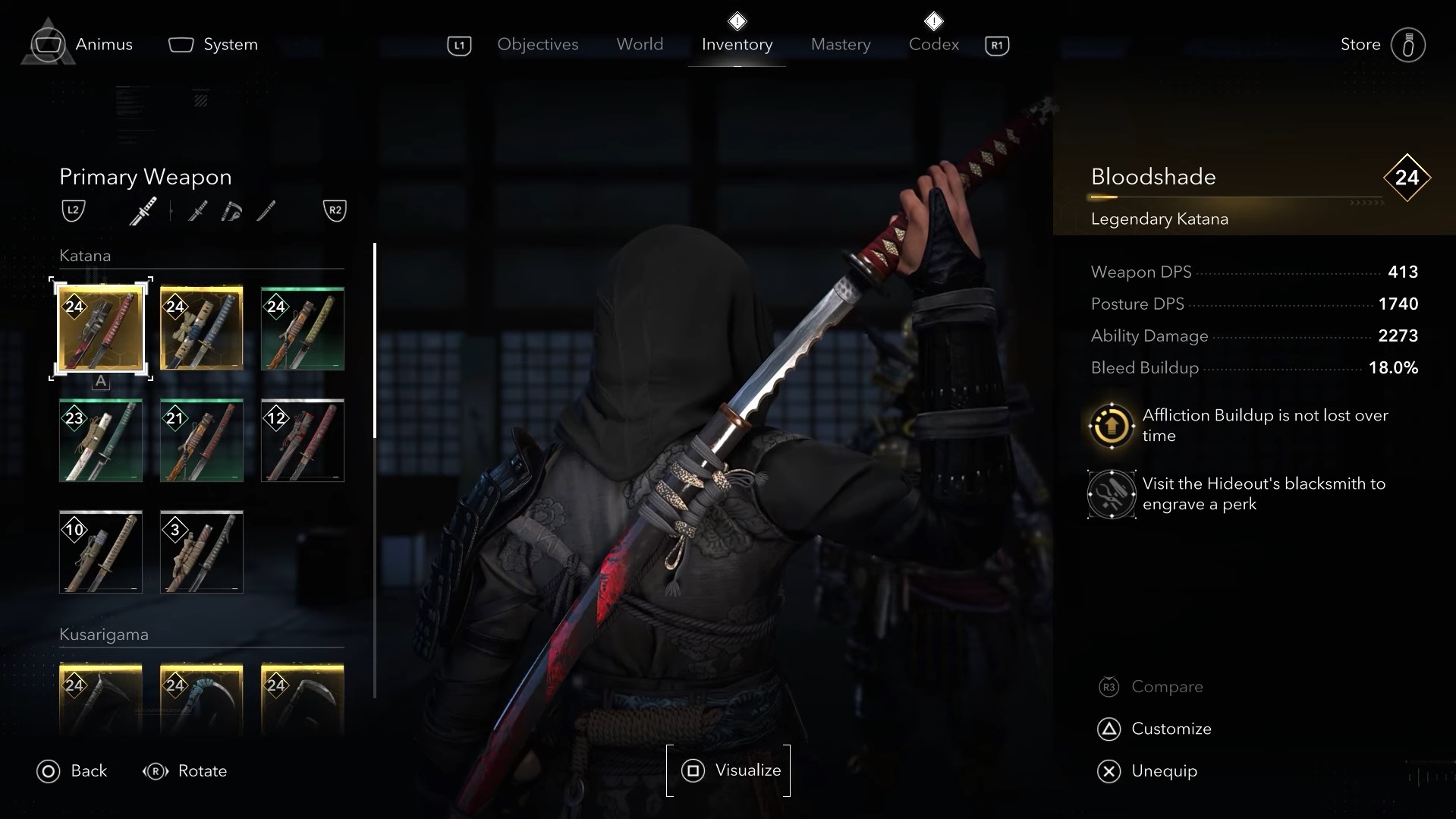Unequip the Bloodshade katana

[1164, 770]
